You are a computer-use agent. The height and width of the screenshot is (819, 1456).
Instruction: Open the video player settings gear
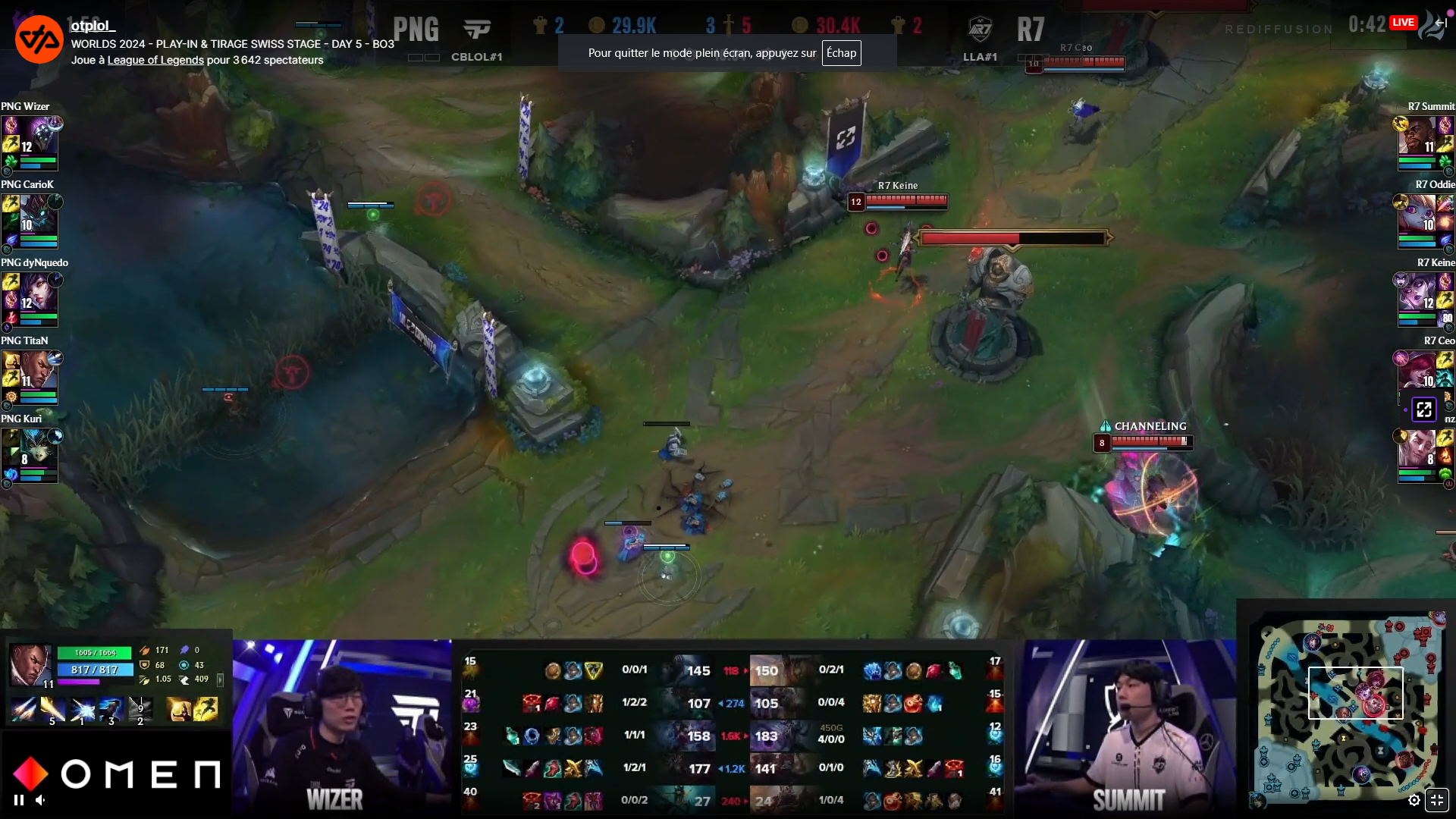1414,800
